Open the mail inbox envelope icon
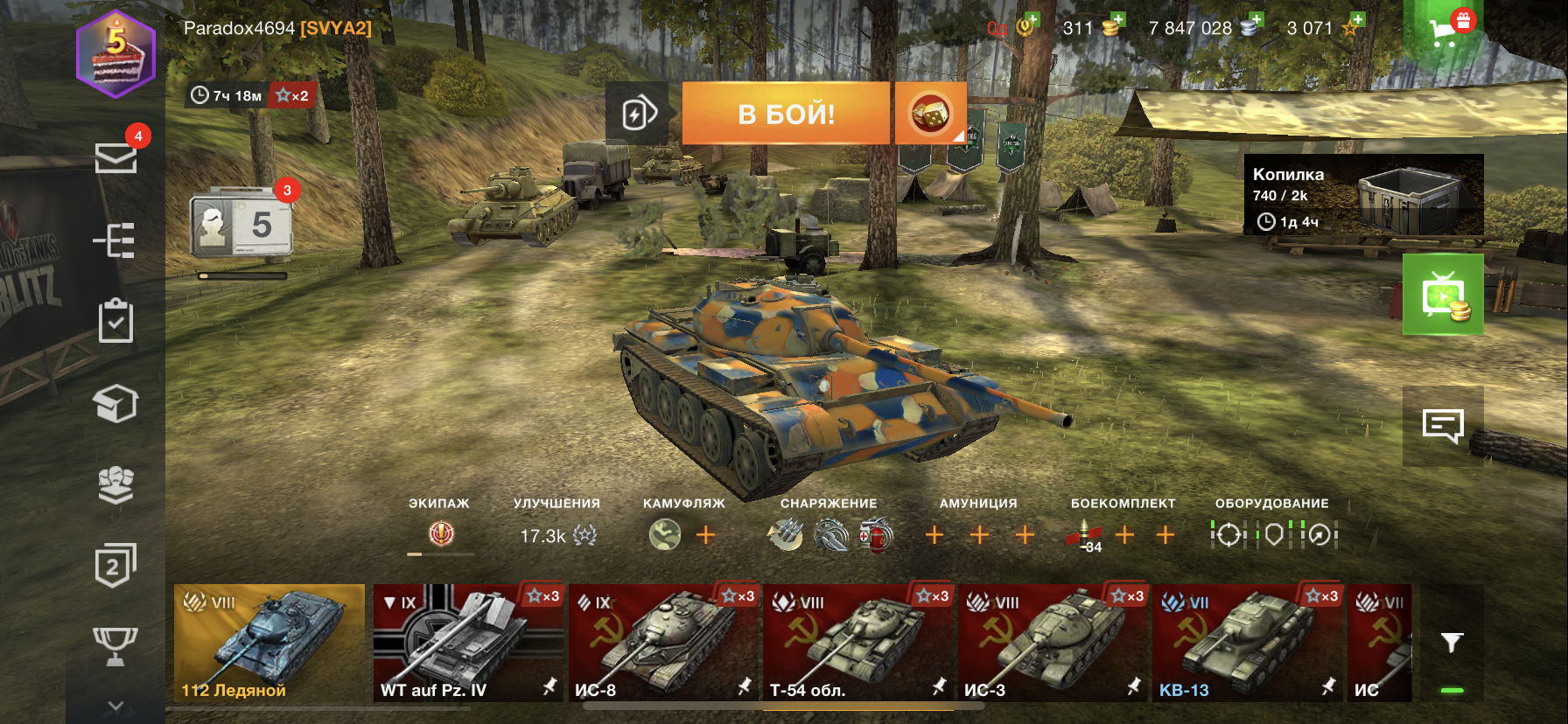Viewport: 1568px width, 724px height. [115, 158]
